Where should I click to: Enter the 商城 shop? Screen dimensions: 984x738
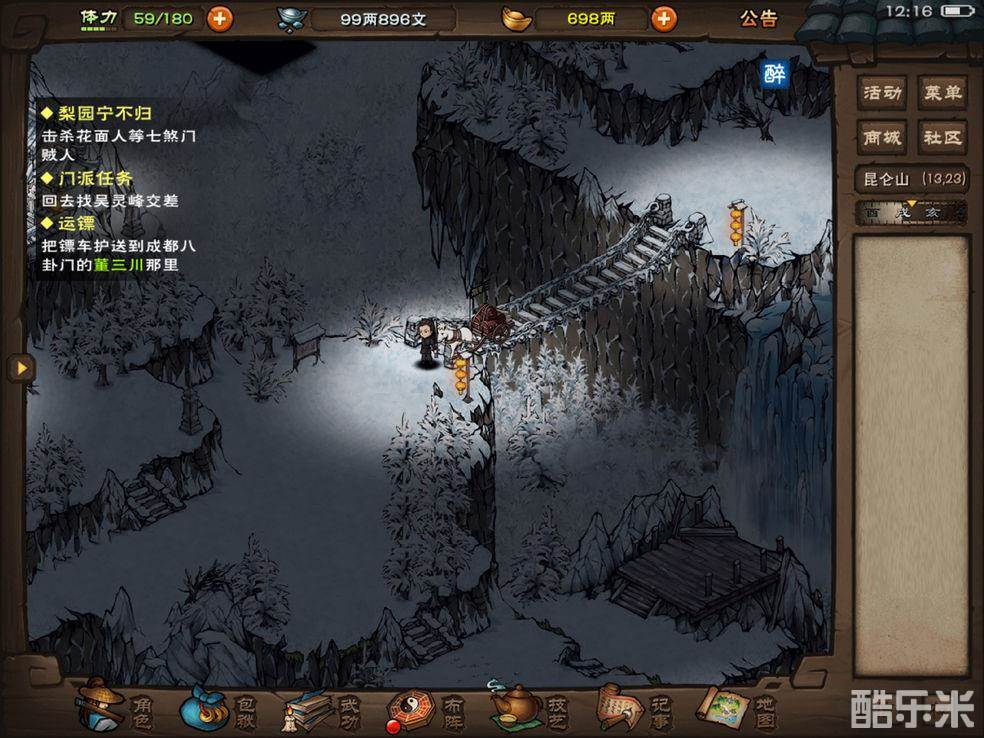883,137
